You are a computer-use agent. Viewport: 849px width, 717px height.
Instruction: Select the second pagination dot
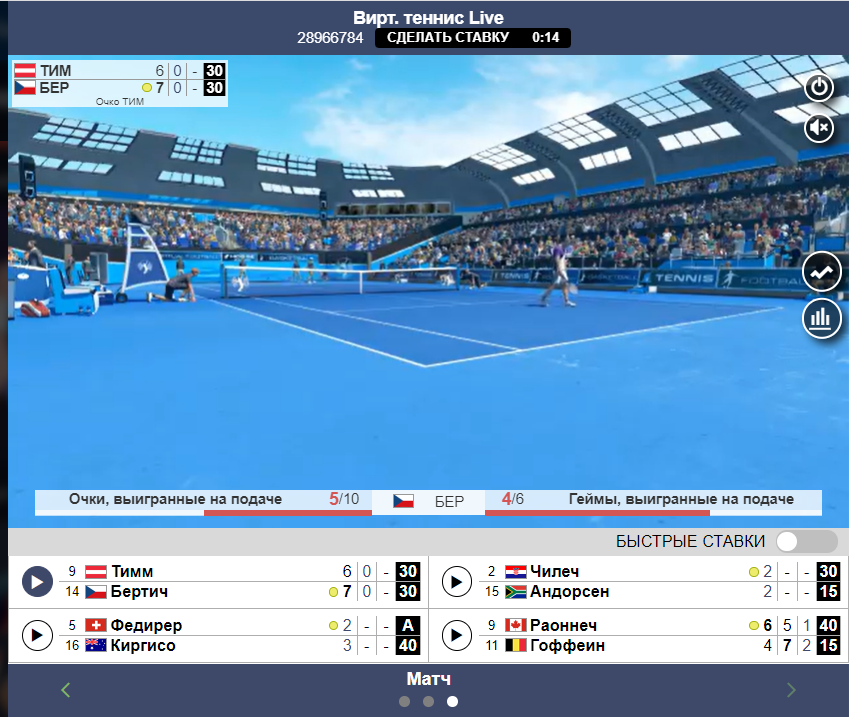(428, 702)
